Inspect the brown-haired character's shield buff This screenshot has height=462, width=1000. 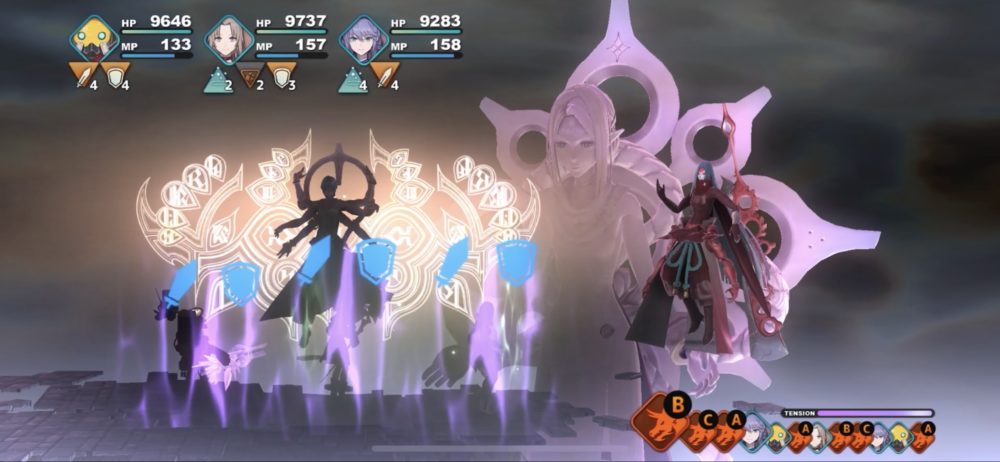[x=281, y=74]
